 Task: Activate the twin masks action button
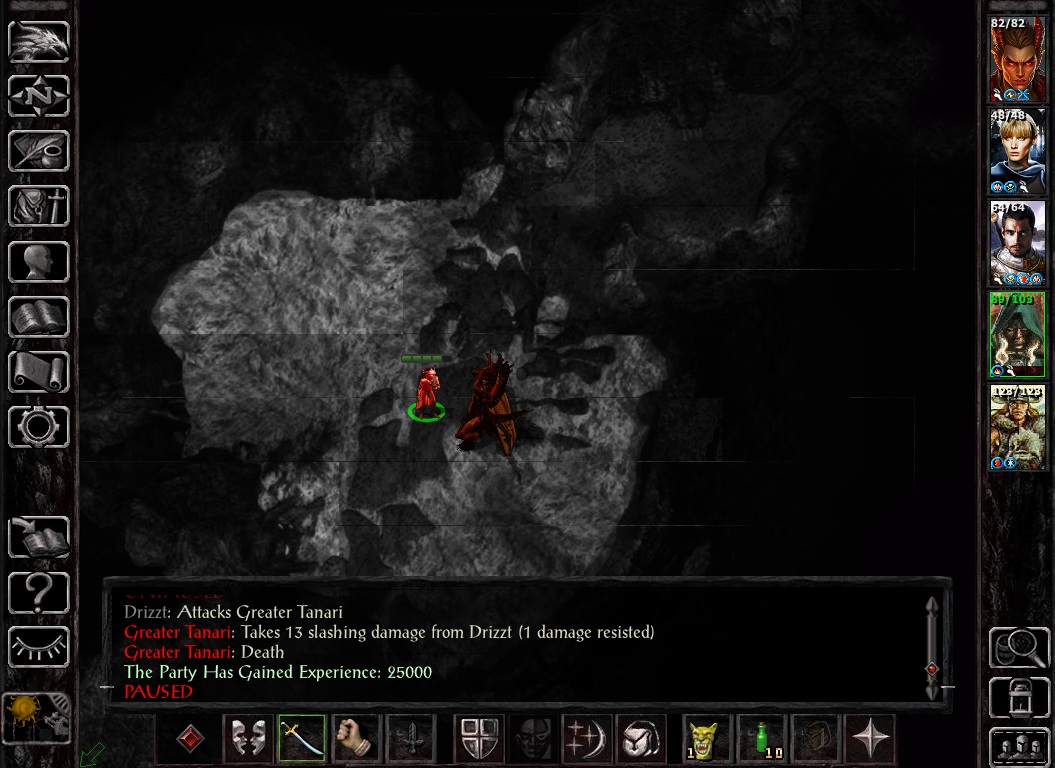point(247,740)
